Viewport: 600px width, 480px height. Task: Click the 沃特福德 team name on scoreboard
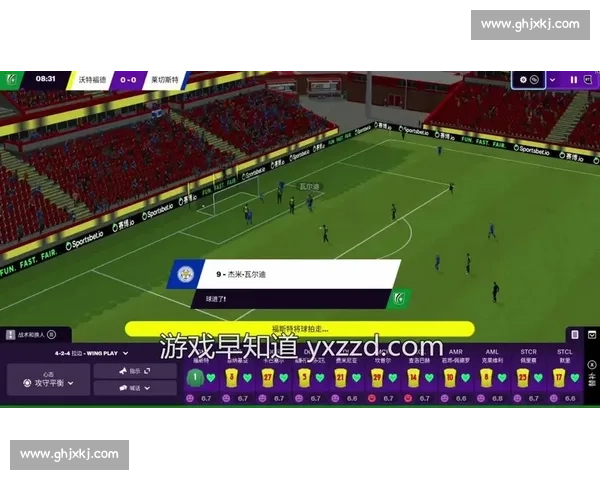[x=91, y=79]
